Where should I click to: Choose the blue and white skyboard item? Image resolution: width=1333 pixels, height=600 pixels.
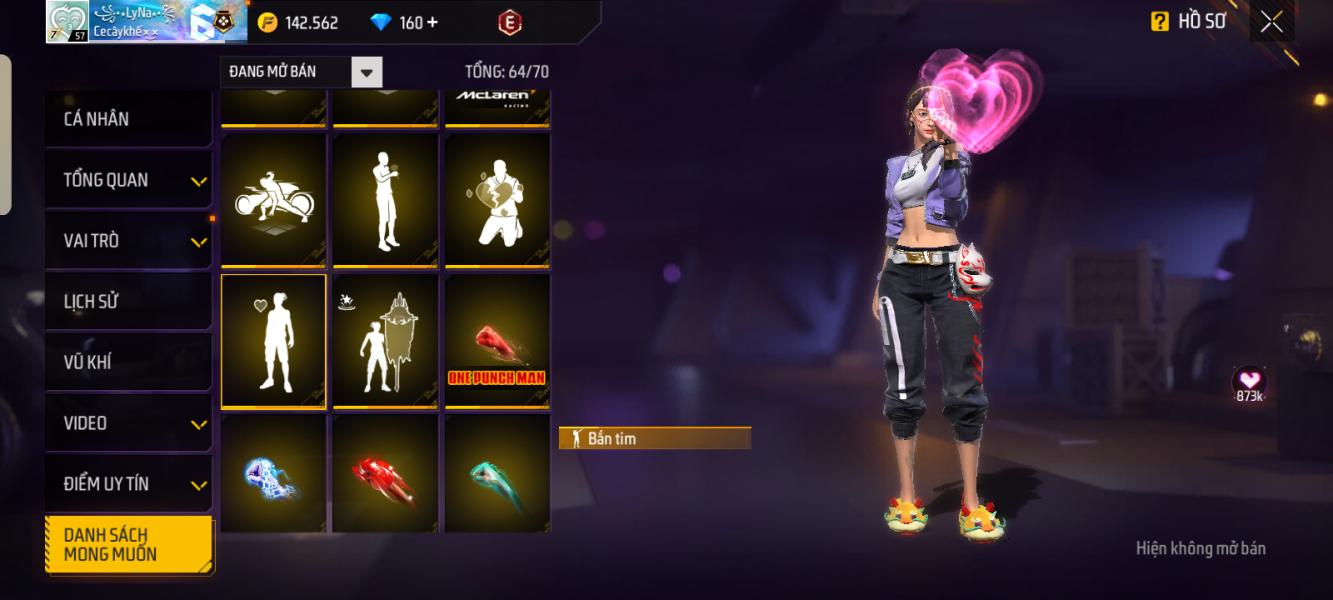tap(274, 477)
